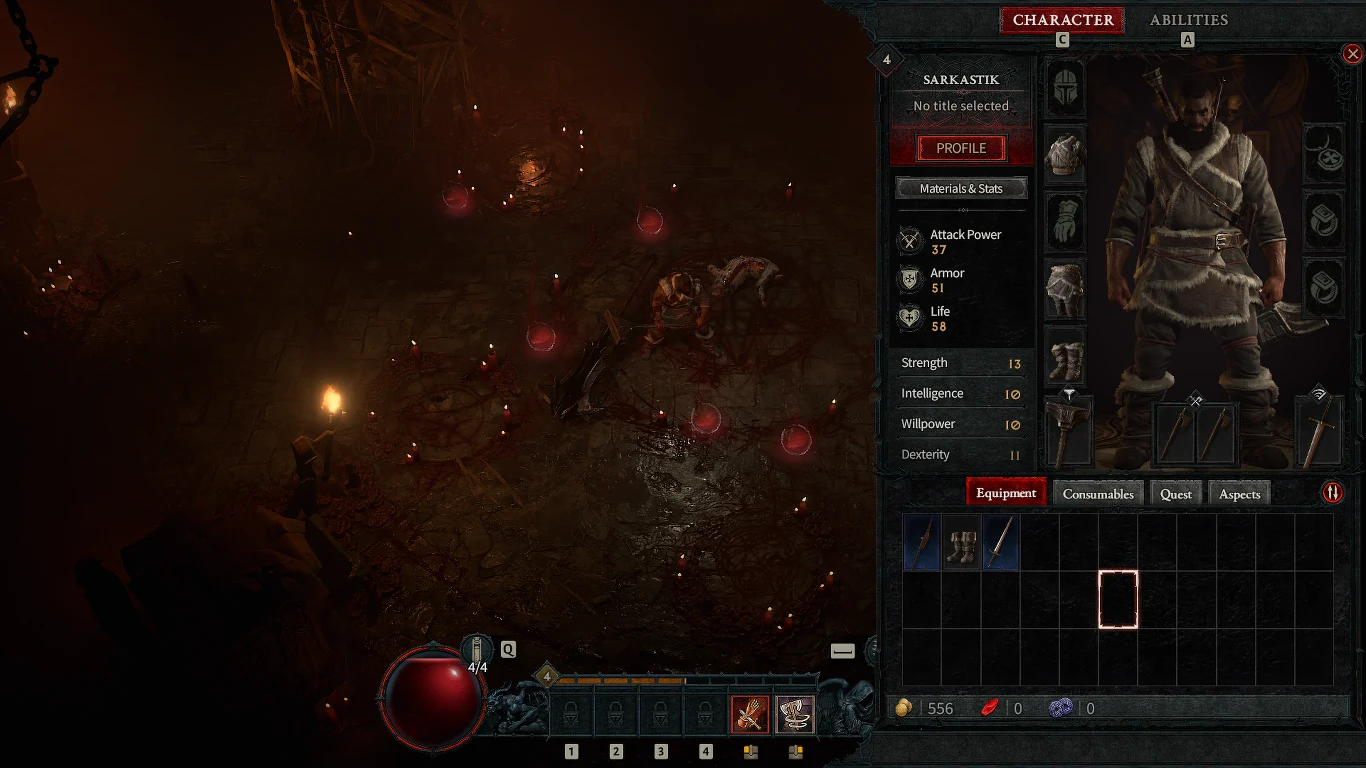The width and height of the screenshot is (1366, 768).
Task: Switch to the Quest tab
Action: click(x=1176, y=493)
